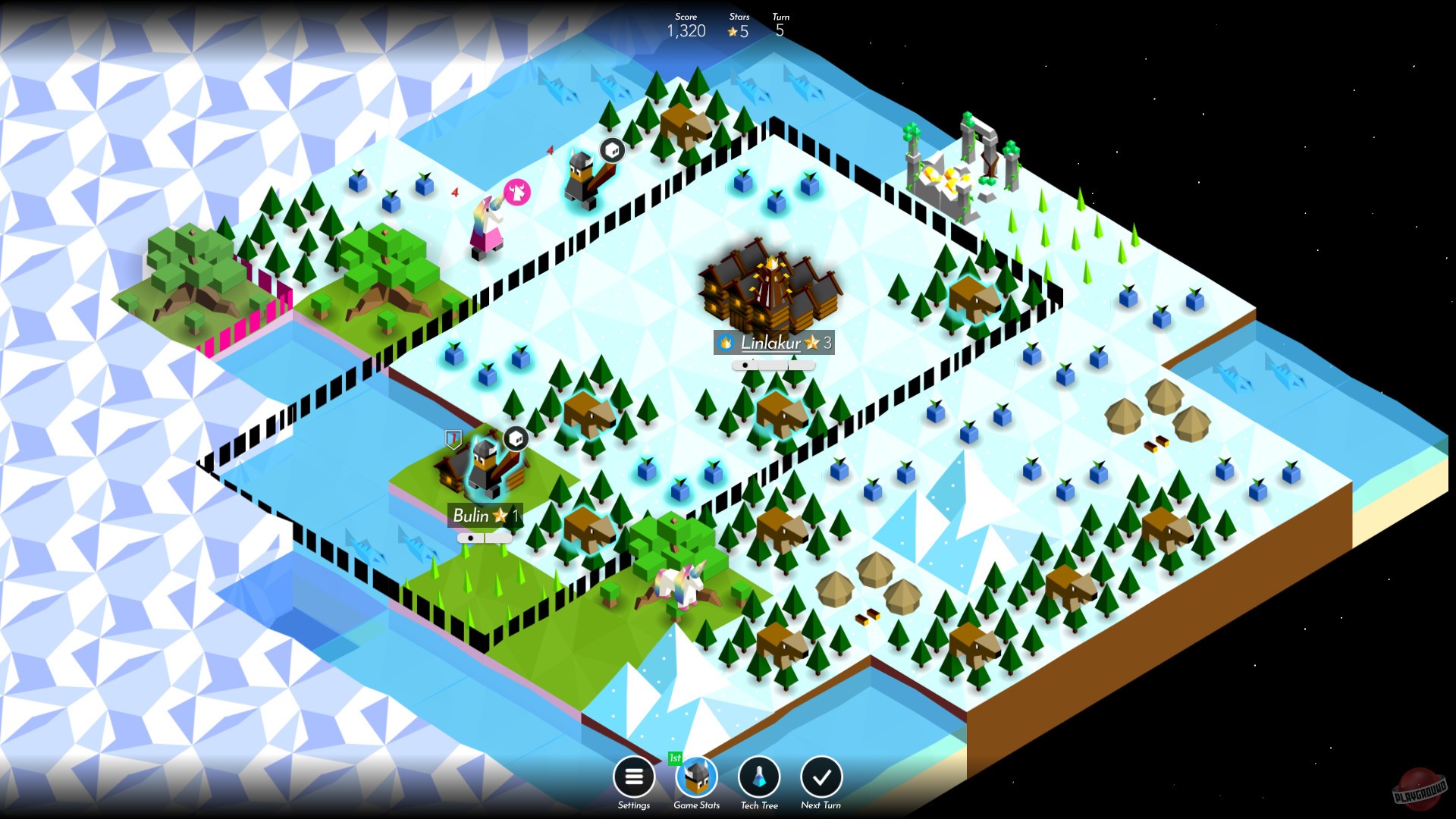Click the action bubble above Bulin's warrior
This screenshot has width=1456, height=819.
click(x=516, y=438)
